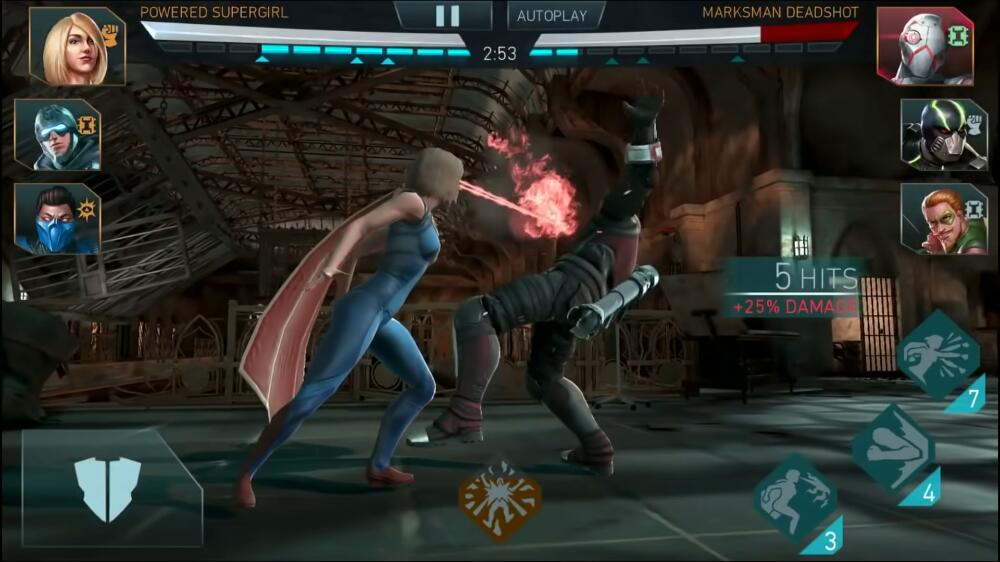Select the black-masked enemy portrait
This screenshot has width=1000, height=562.
[942, 135]
